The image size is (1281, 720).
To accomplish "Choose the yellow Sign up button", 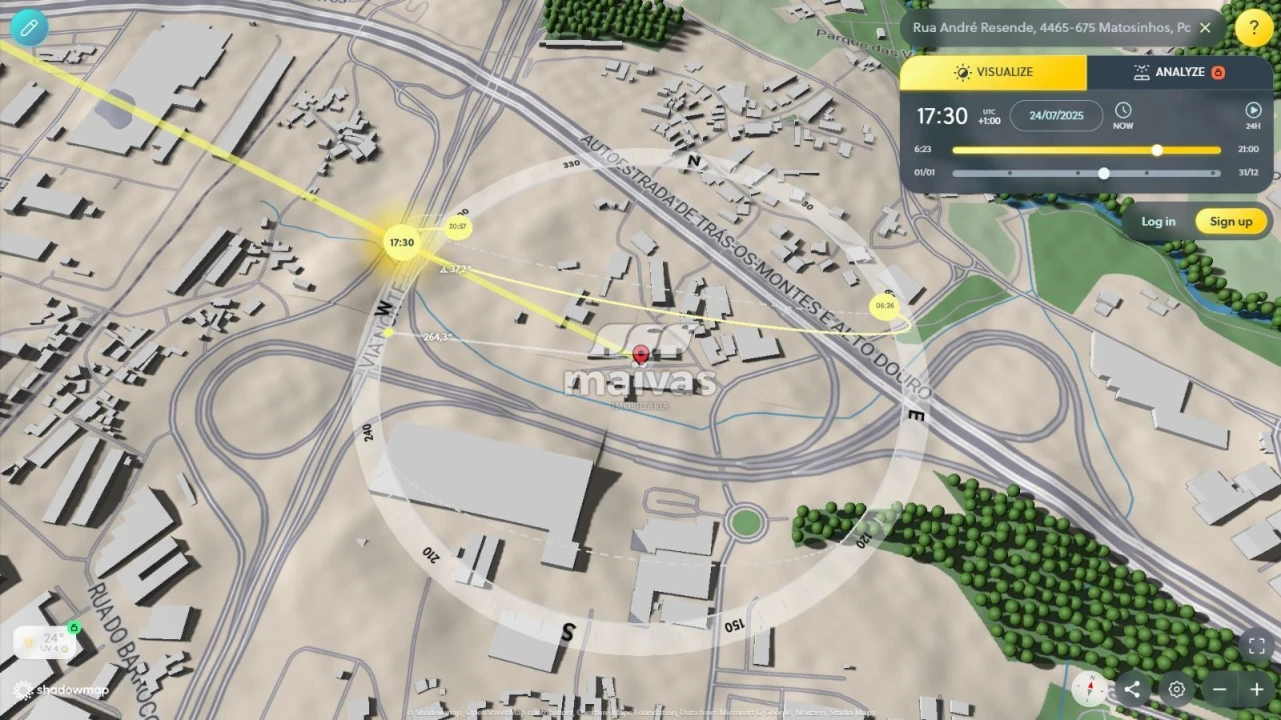I will 1230,222.
